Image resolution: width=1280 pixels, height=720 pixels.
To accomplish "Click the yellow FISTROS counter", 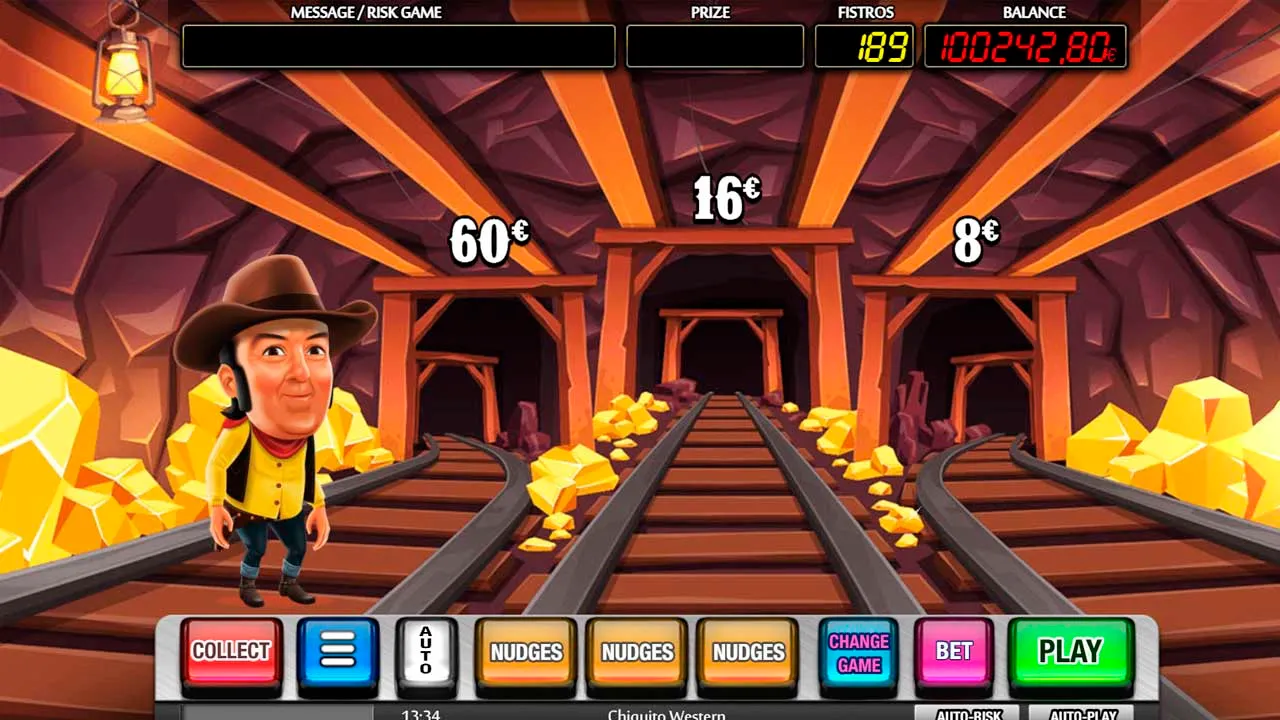I will 866,45.
